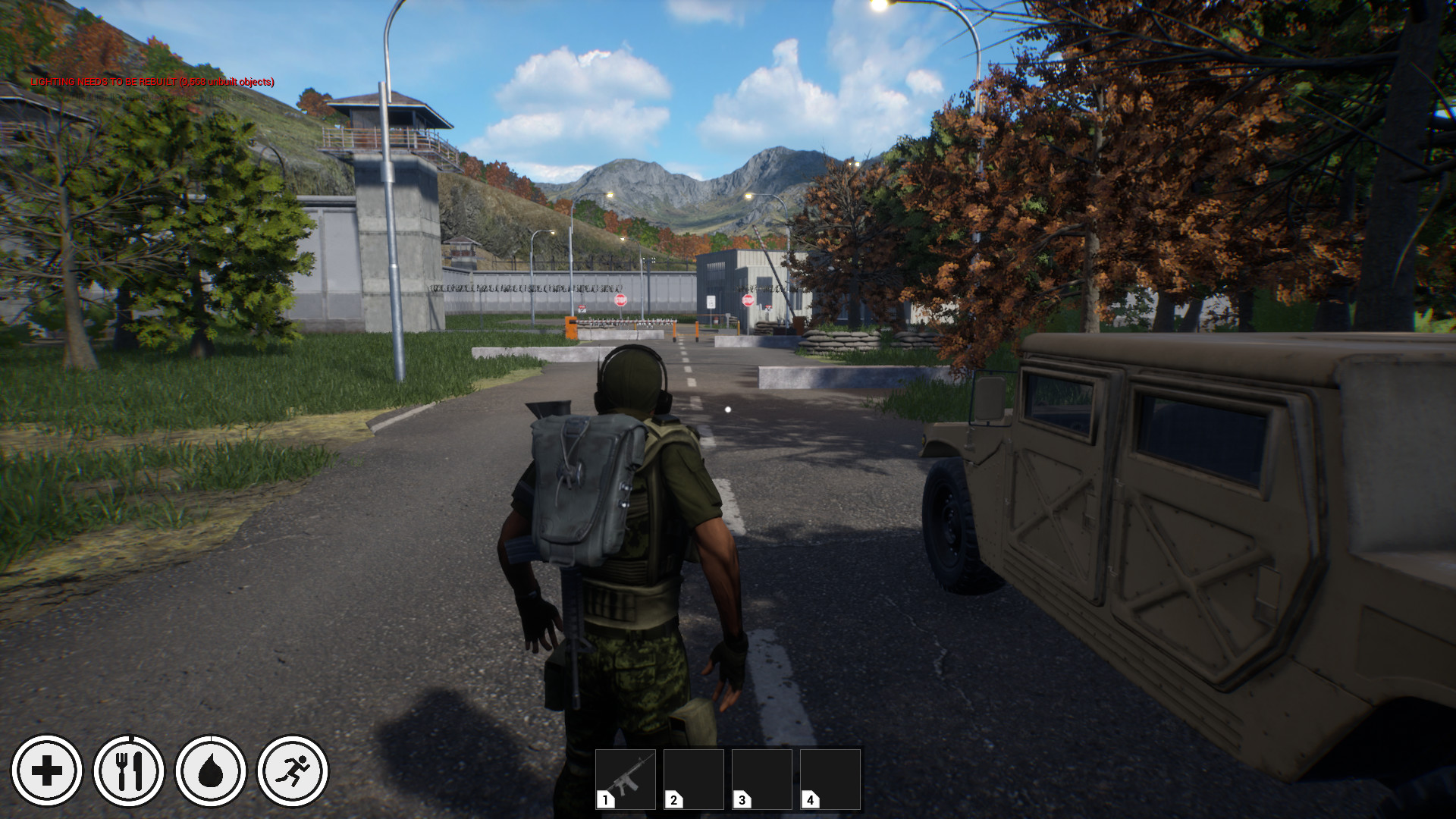
Task: Select the stamina sprinting figure icon
Action: click(x=294, y=770)
